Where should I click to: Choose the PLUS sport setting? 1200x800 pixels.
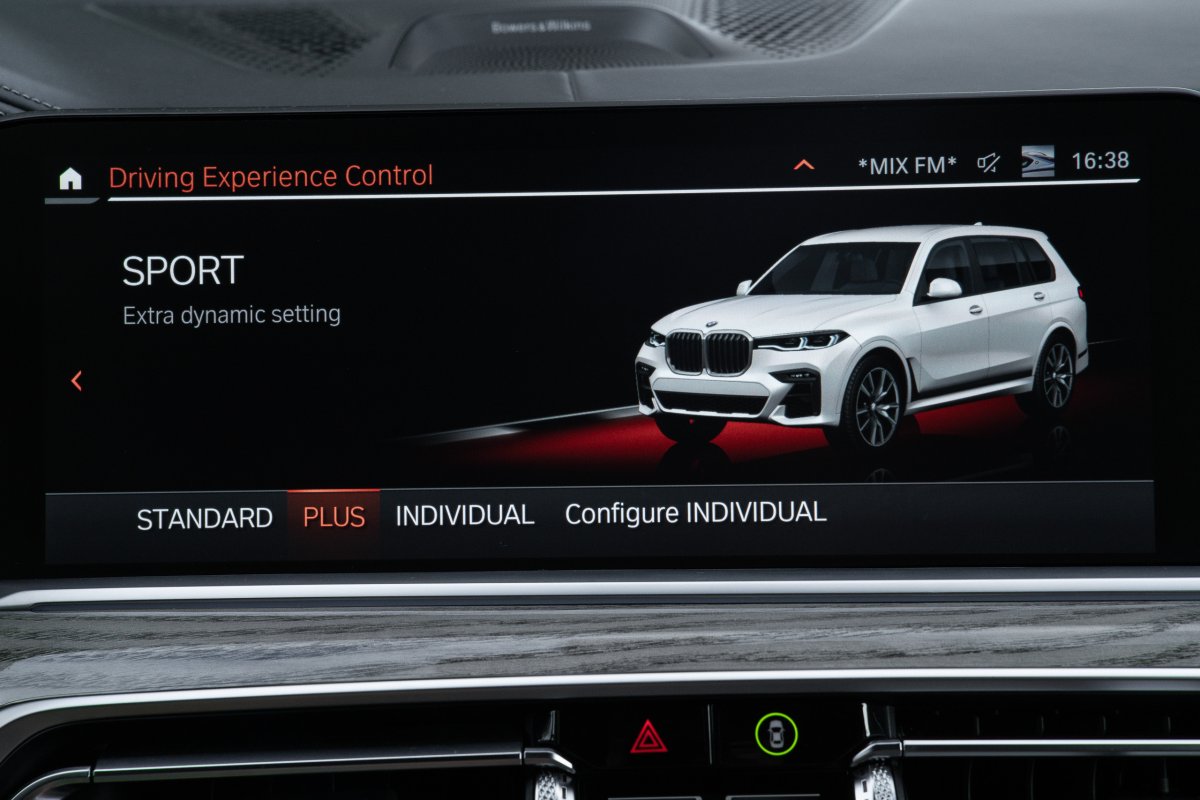click(x=334, y=517)
